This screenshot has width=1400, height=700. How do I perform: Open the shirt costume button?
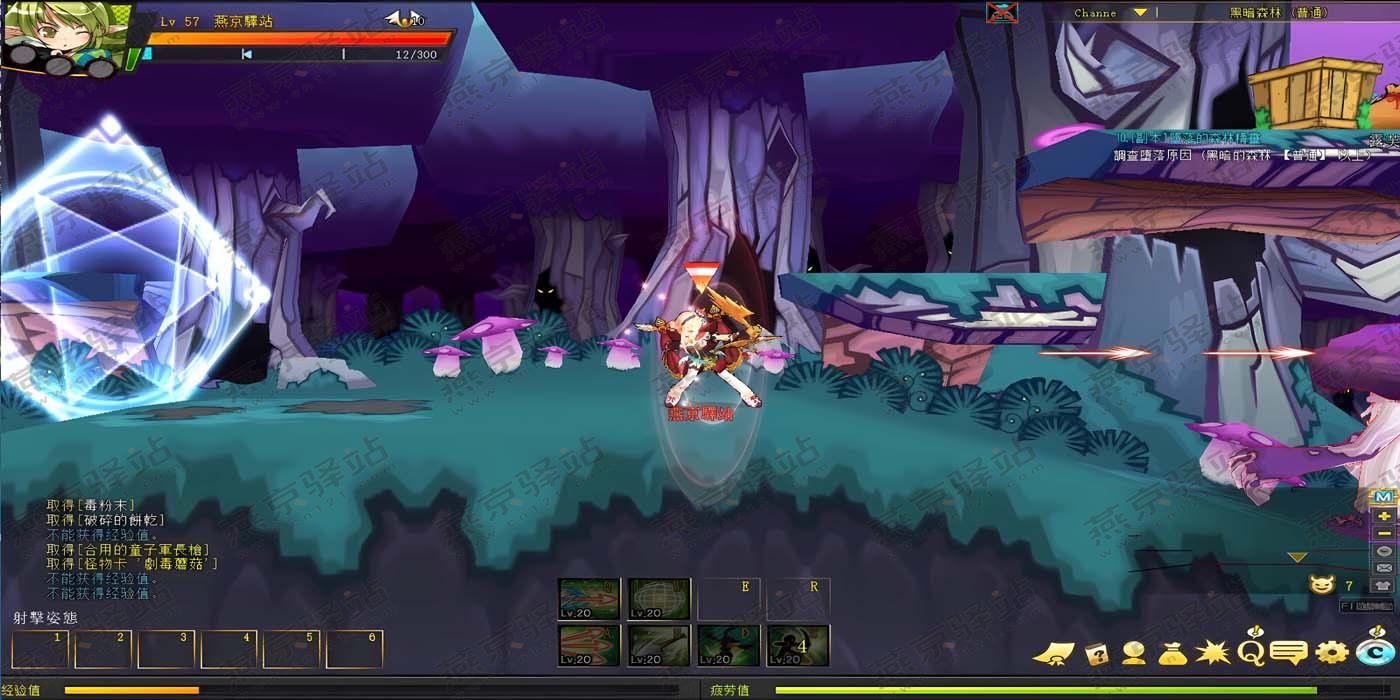pyautogui.click(x=1383, y=585)
